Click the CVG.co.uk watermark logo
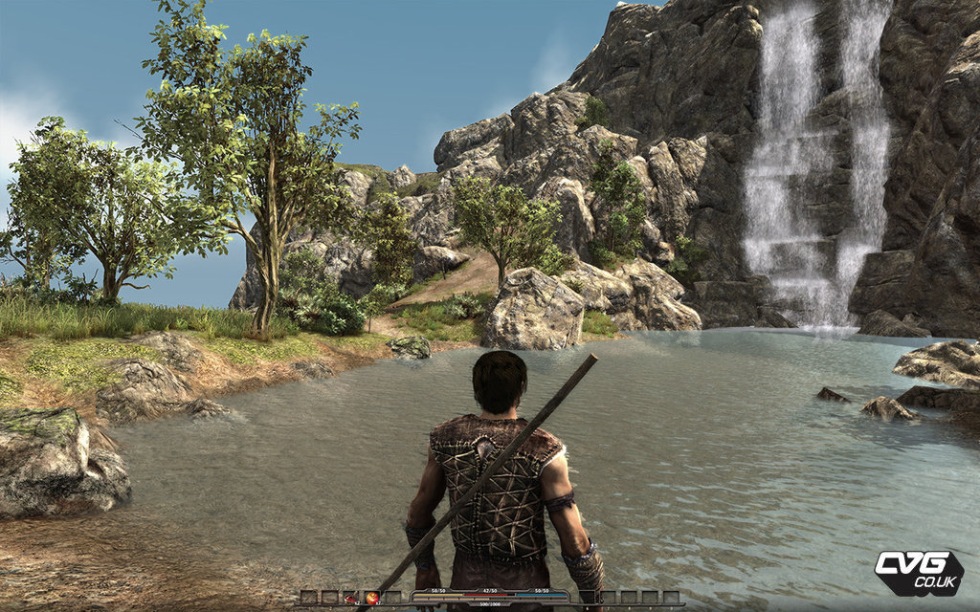 click(x=918, y=572)
